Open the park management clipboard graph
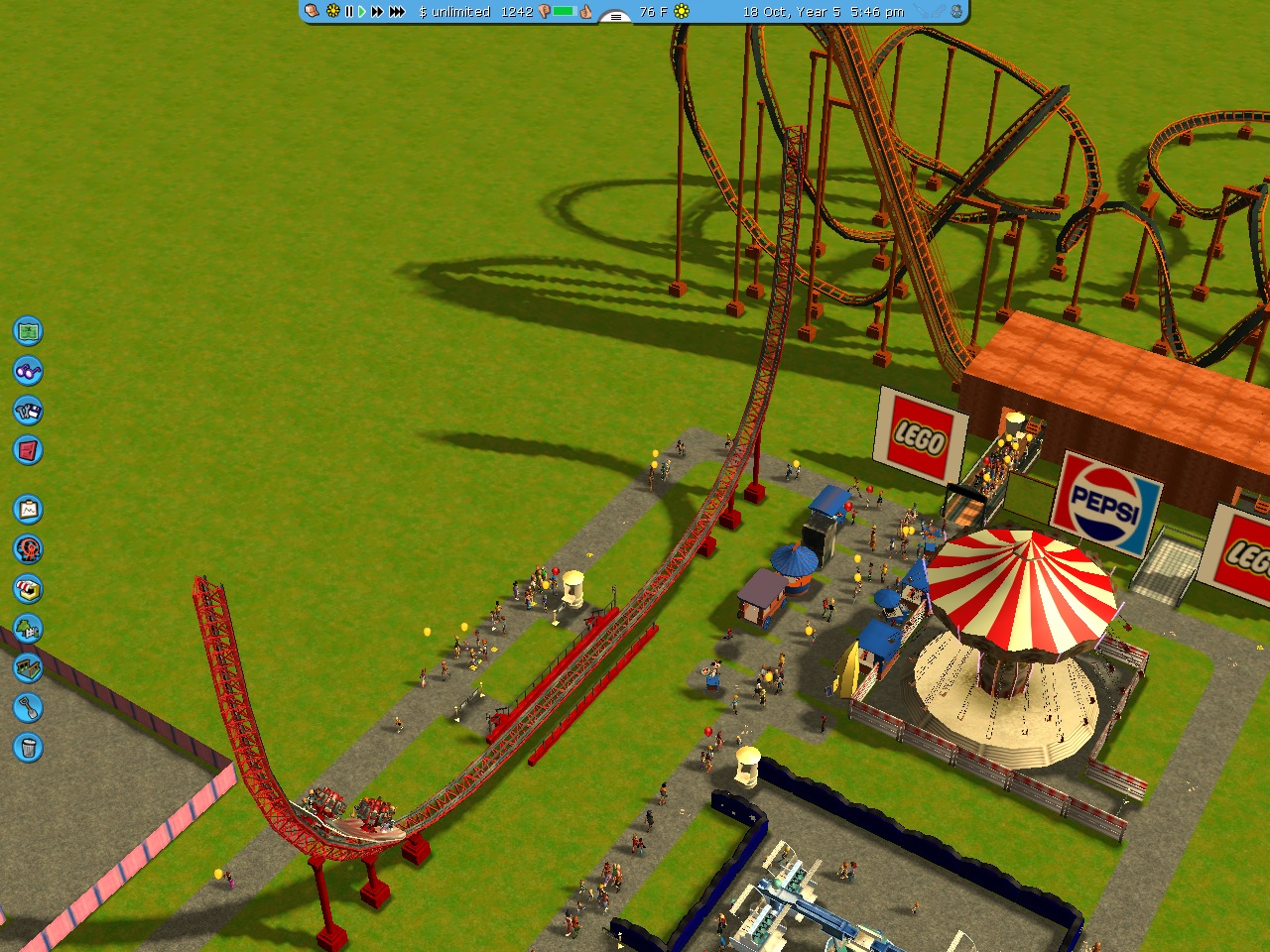The width and height of the screenshot is (1270, 952). tap(28, 510)
